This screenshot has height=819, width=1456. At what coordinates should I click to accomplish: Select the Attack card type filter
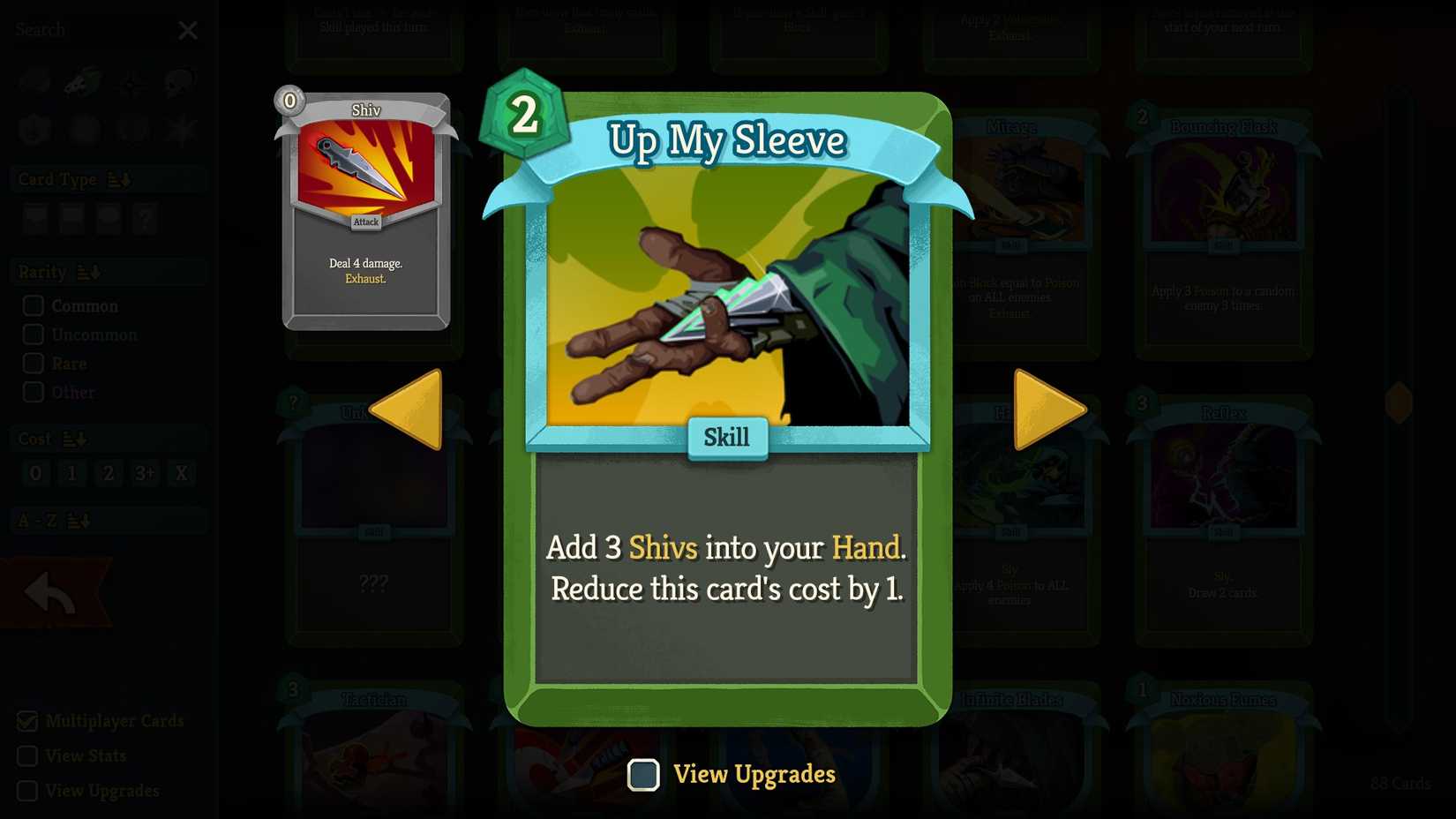(x=35, y=219)
